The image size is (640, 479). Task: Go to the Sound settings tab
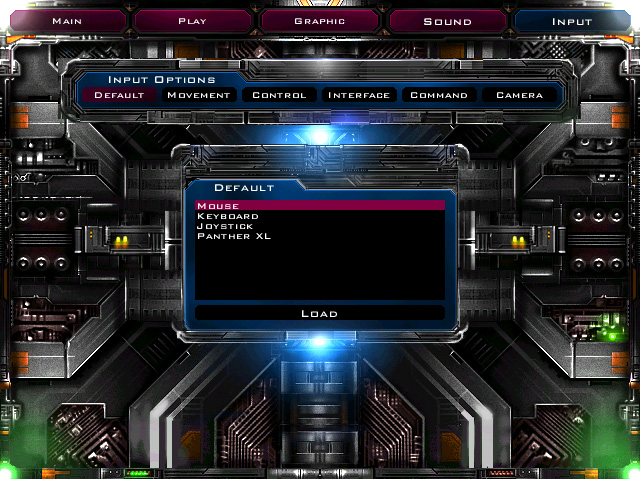(x=447, y=20)
